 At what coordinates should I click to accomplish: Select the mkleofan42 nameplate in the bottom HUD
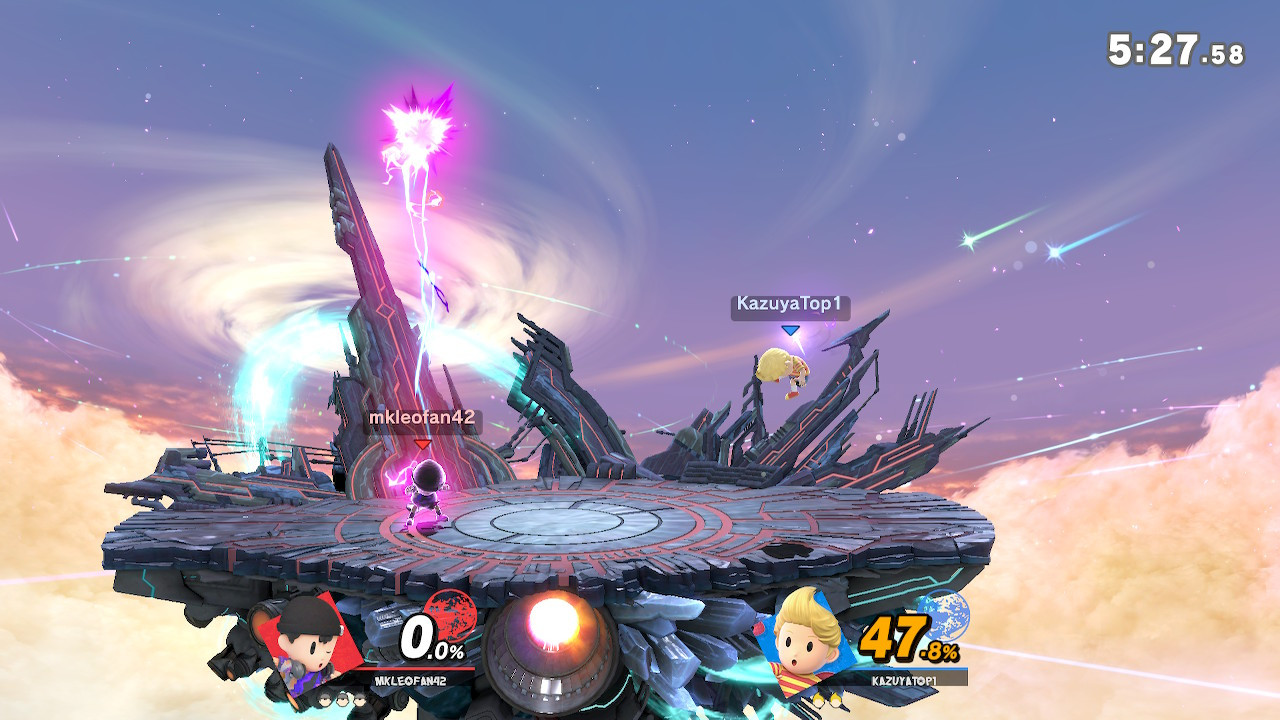coord(410,680)
